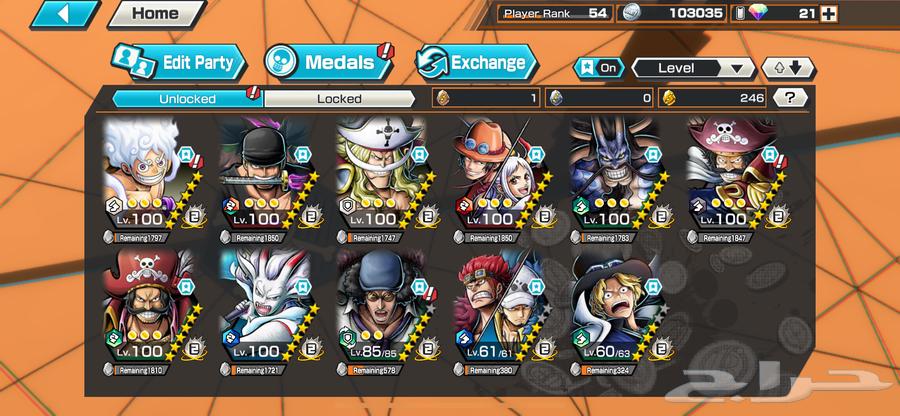Image resolution: width=900 pixels, height=416 pixels.
Task: Go back with the arrow button
Action: pyautogui.click(x=63, y=14)
